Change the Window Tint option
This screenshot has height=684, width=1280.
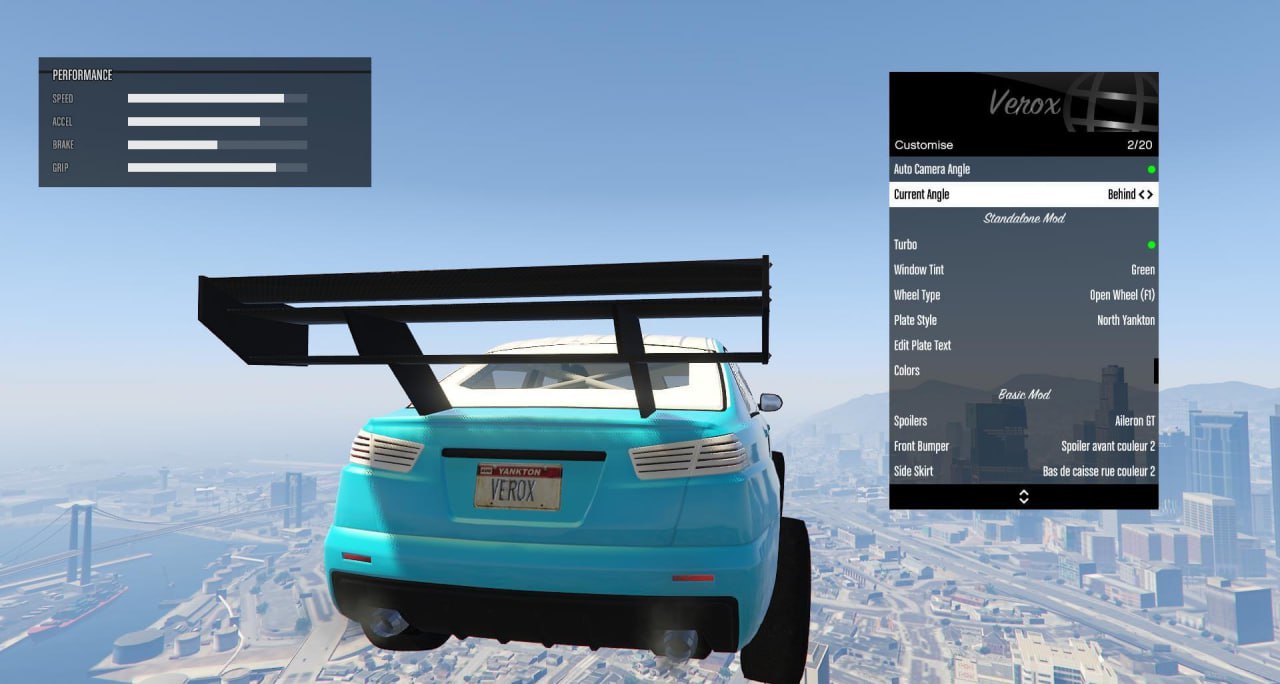pos(1023,270)
